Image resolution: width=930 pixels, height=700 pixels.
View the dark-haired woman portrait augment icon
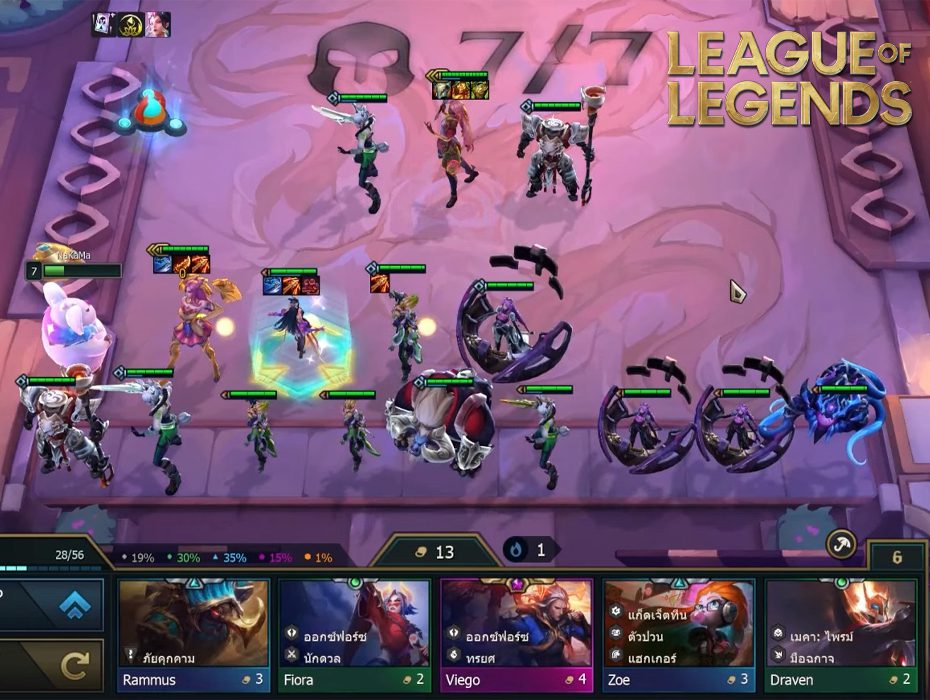click(157, 25)
